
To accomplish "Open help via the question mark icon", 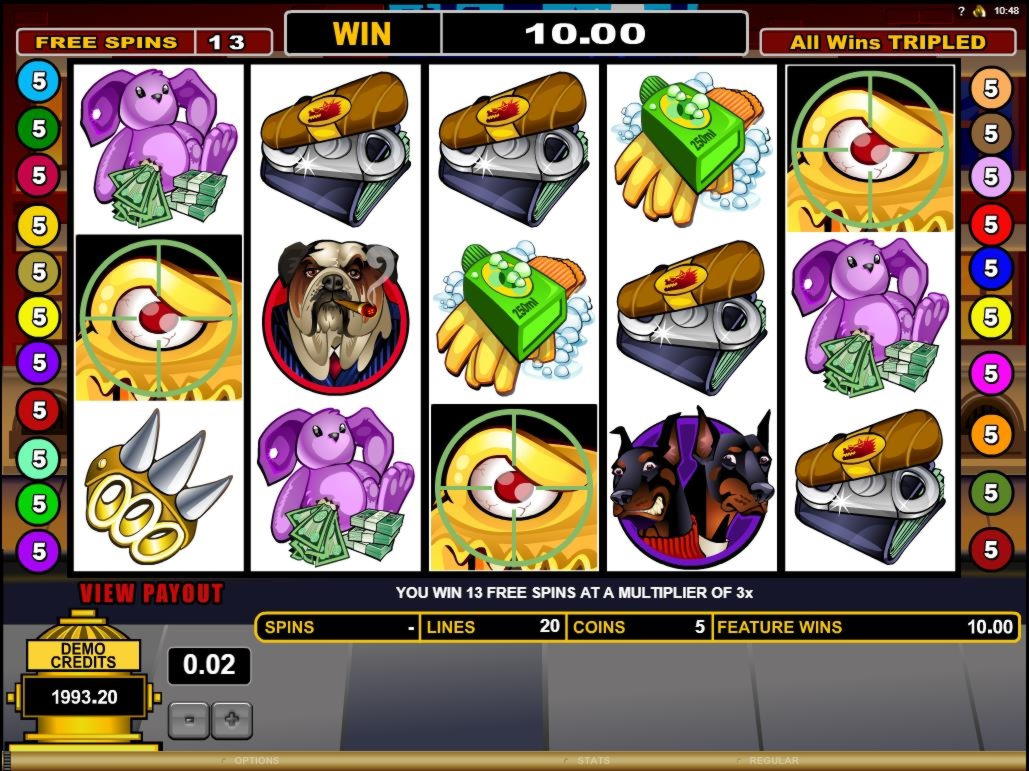I will 961,11.
